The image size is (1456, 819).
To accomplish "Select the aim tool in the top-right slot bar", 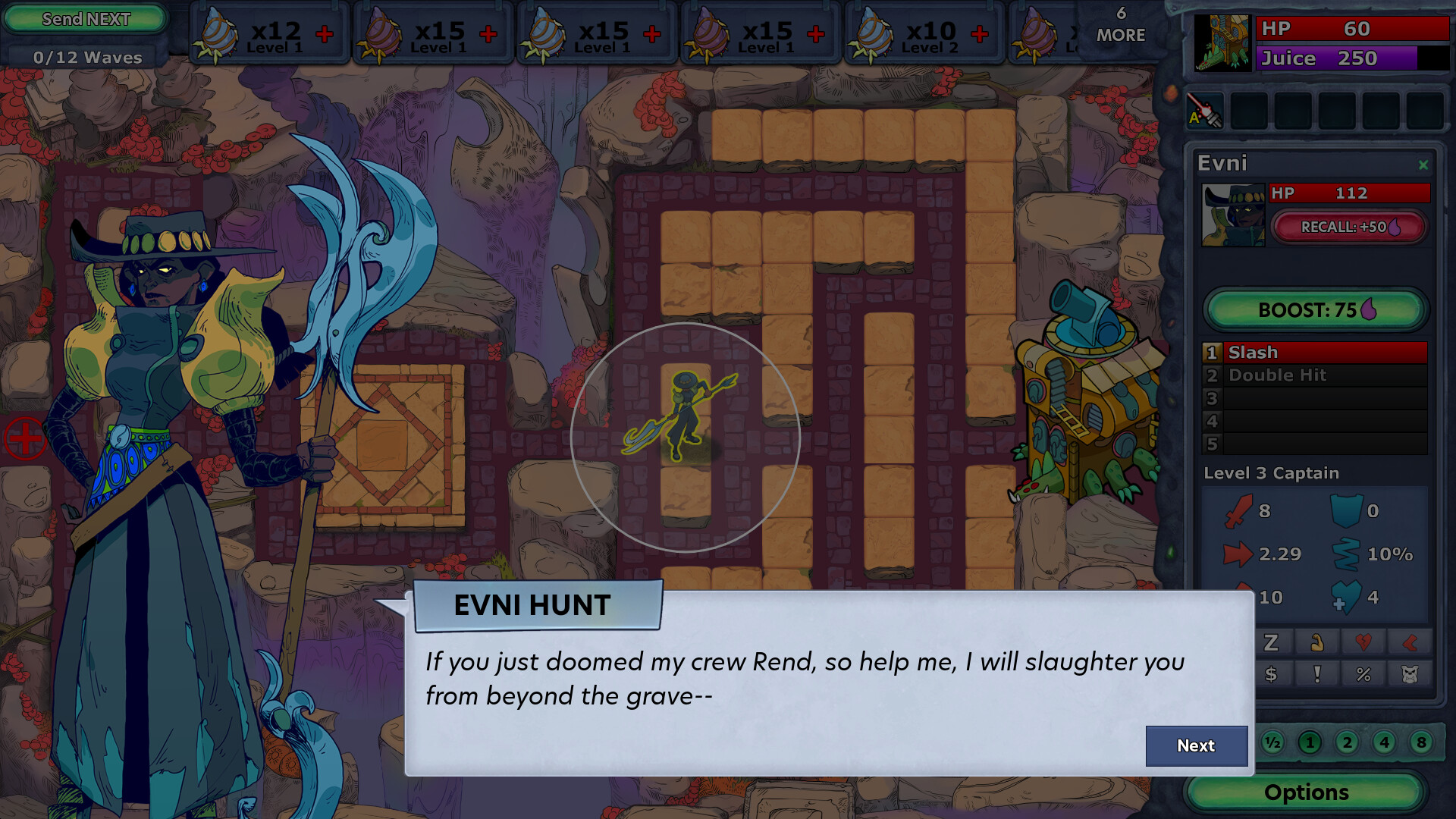I will (1205, 110).
